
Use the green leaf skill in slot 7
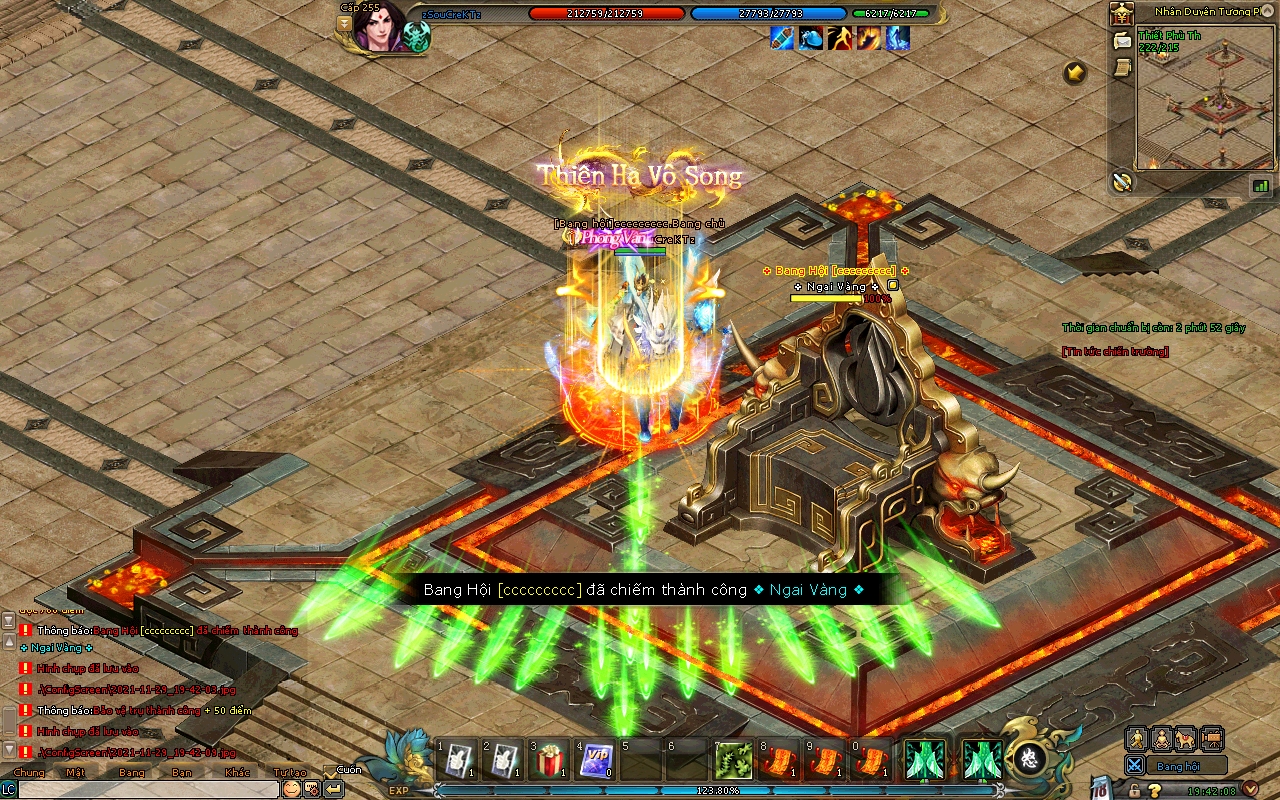tap(734, 760)
